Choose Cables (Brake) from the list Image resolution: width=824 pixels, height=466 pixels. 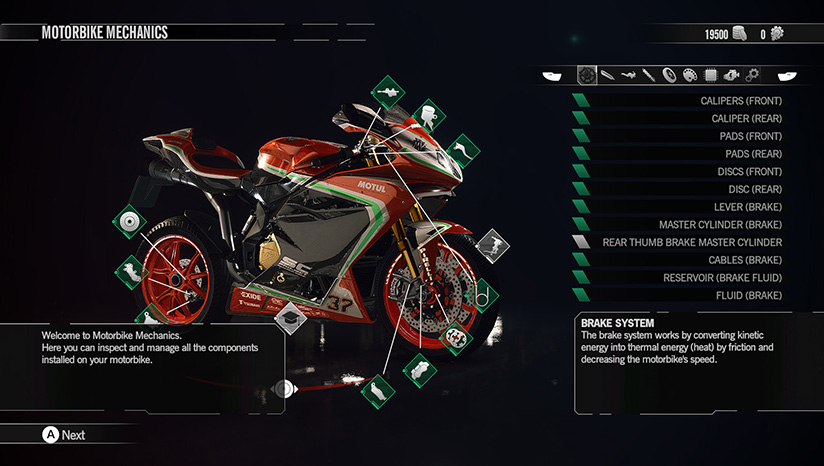(738, 260)
